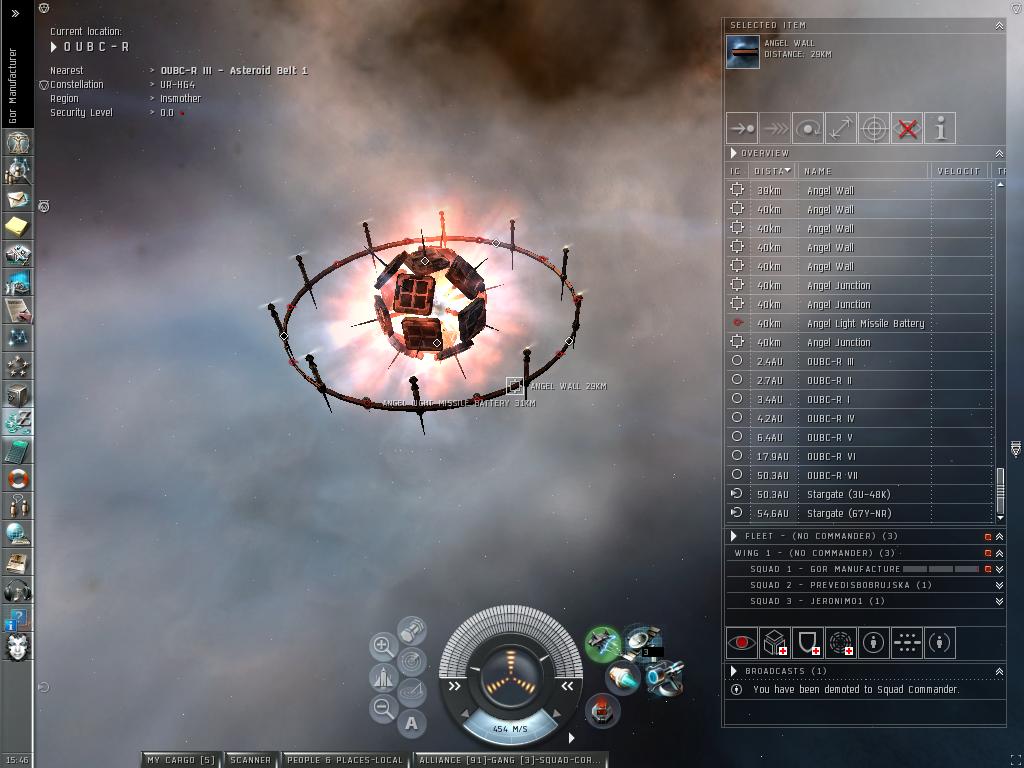Screen dimensions: 1024x768
Task: Approach the selected Angel Wall
Action: tap(742, 128)
